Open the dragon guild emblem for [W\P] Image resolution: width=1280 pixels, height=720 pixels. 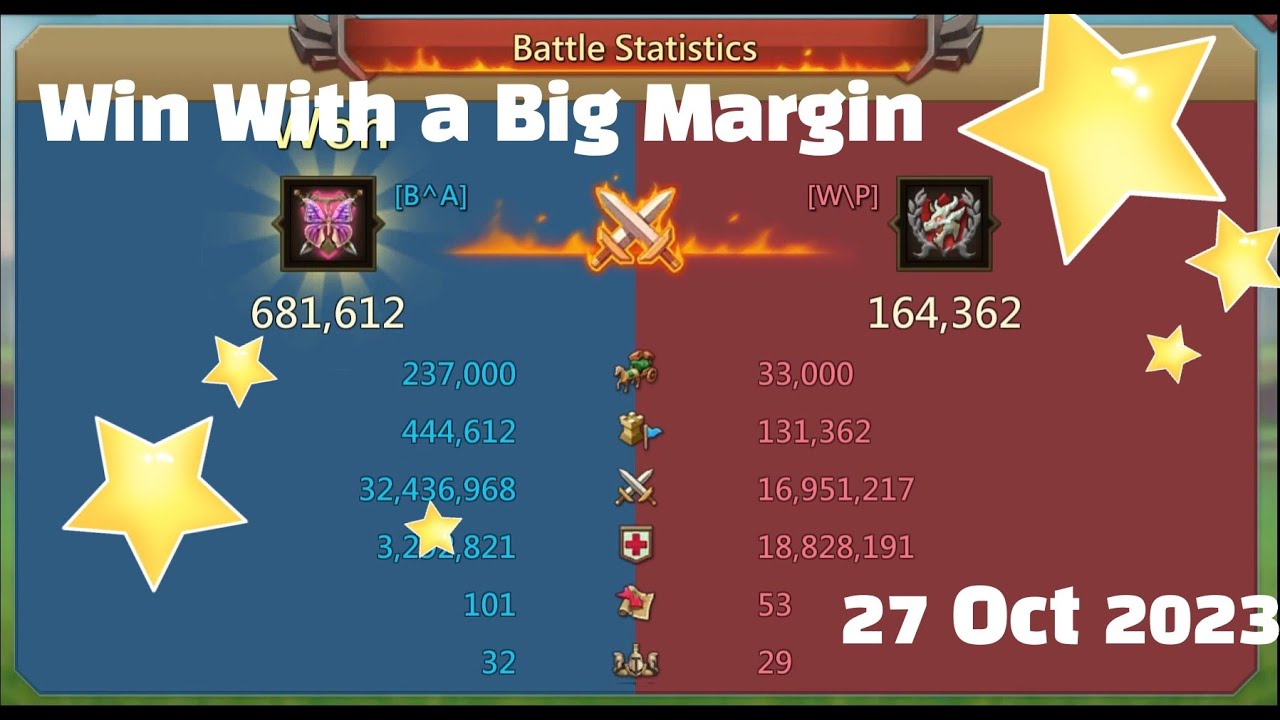point(946,222)
